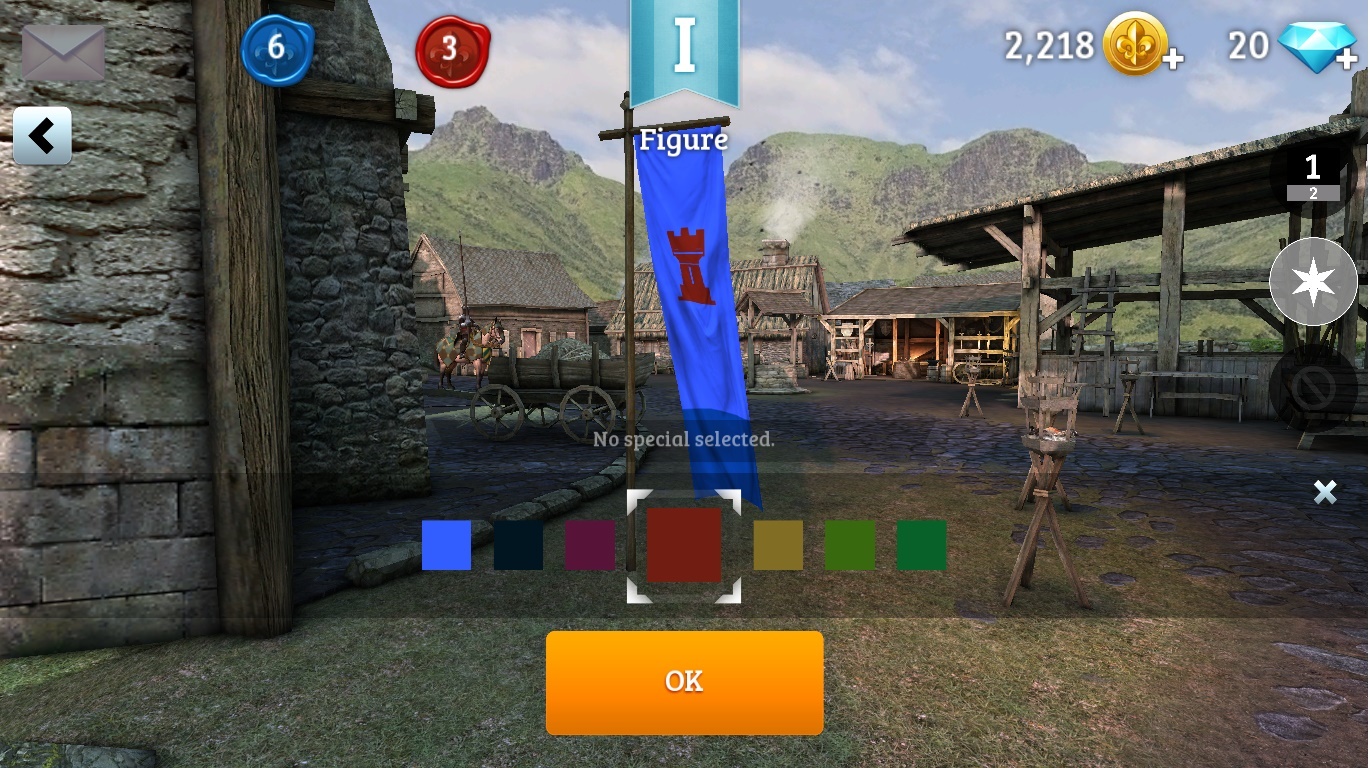
Task: Select the purple color swatch
Action: [590, 545]
